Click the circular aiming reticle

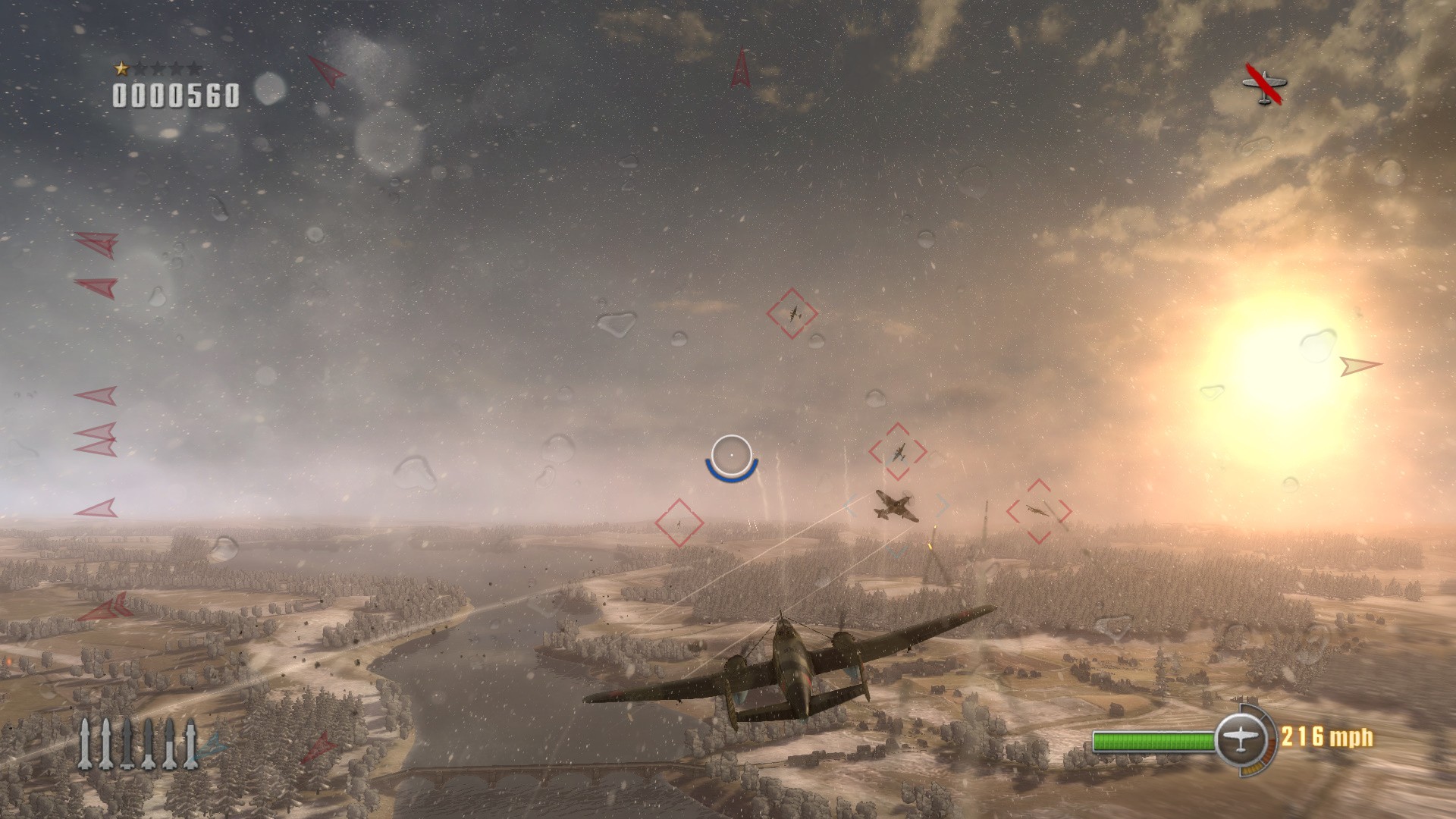coord(731,455)
